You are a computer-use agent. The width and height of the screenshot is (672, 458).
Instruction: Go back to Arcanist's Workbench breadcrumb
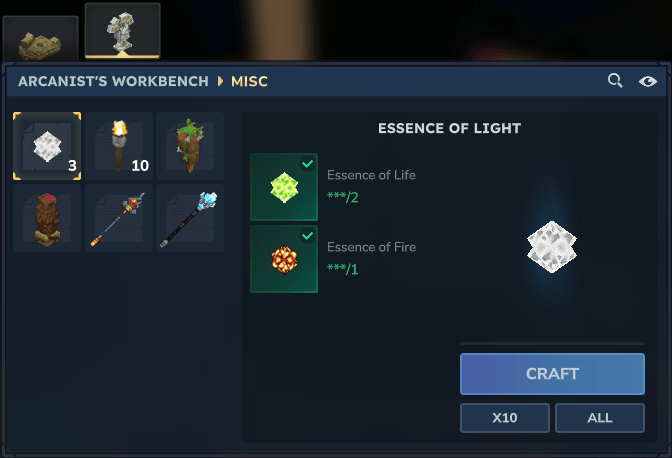point(113,81)
